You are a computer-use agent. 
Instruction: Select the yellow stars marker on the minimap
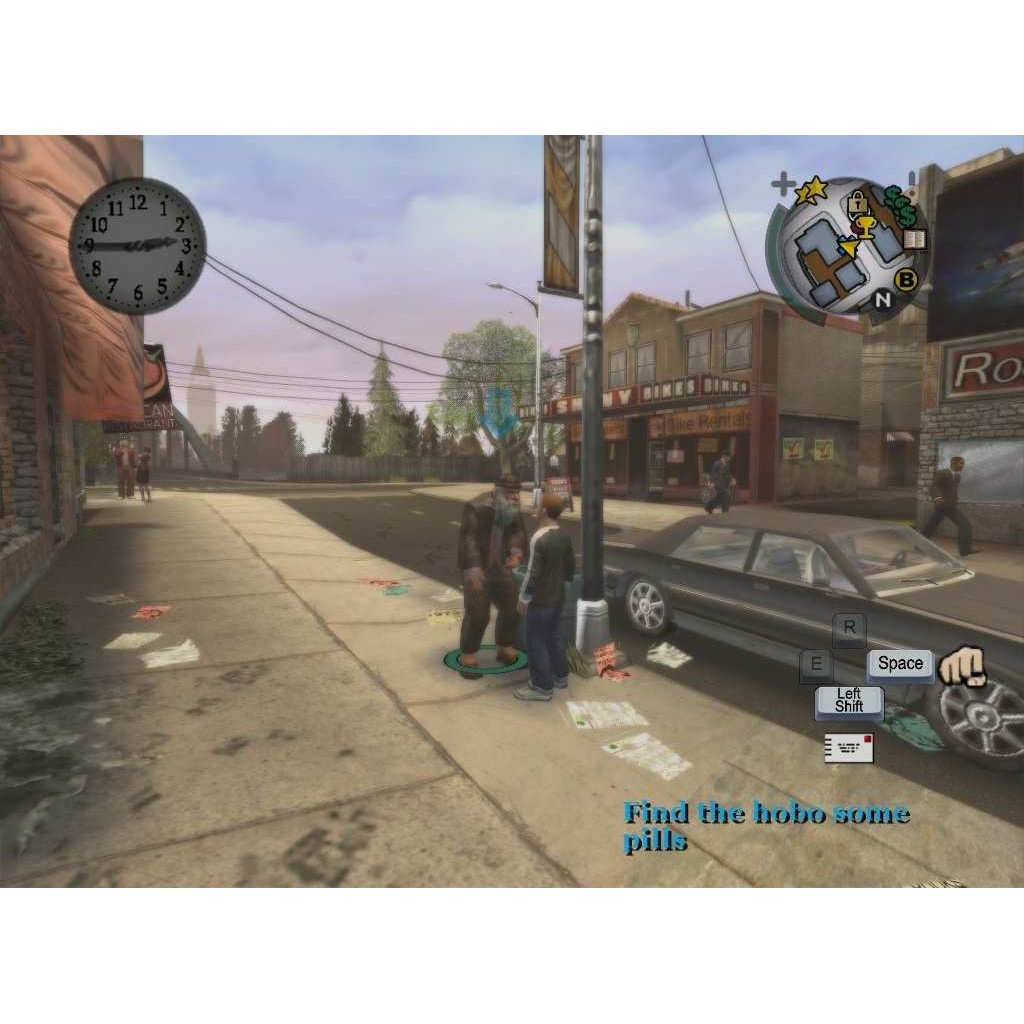(x=813, y=188)
